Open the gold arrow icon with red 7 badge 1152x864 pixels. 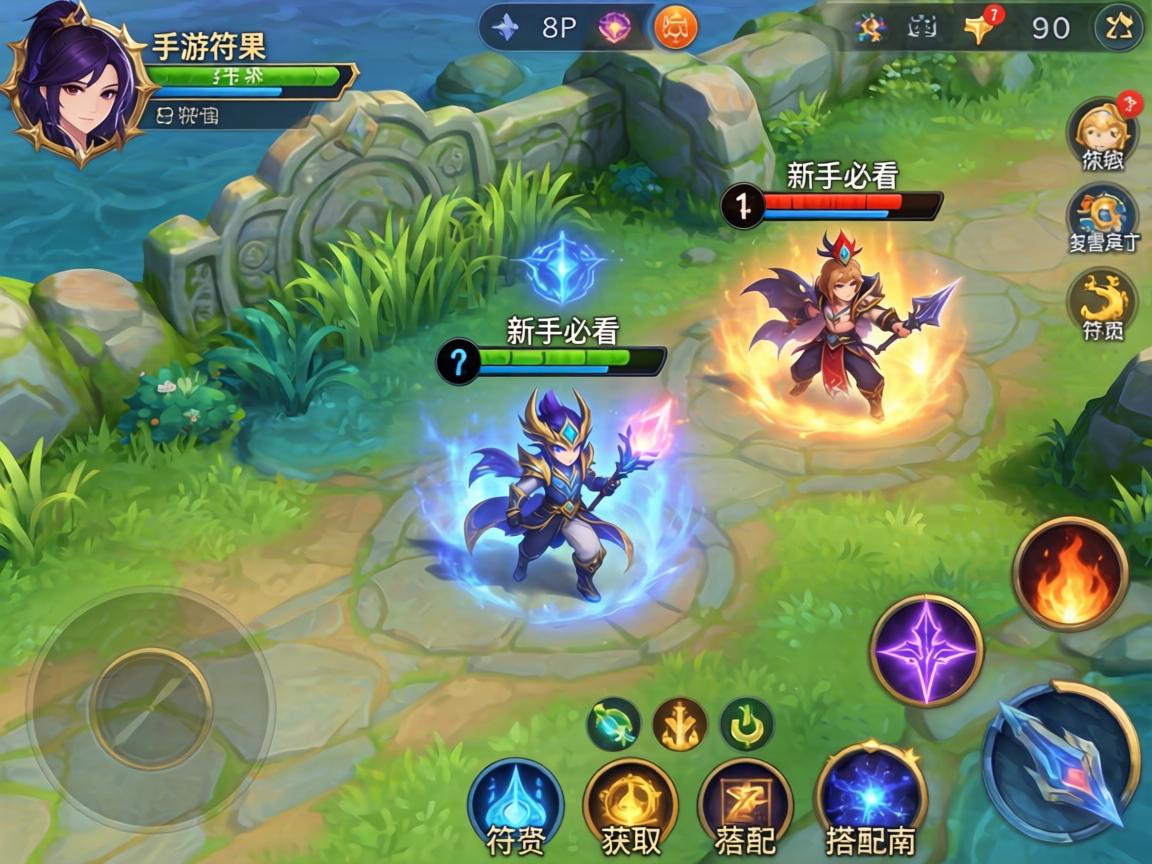click(x=981, y=28)
